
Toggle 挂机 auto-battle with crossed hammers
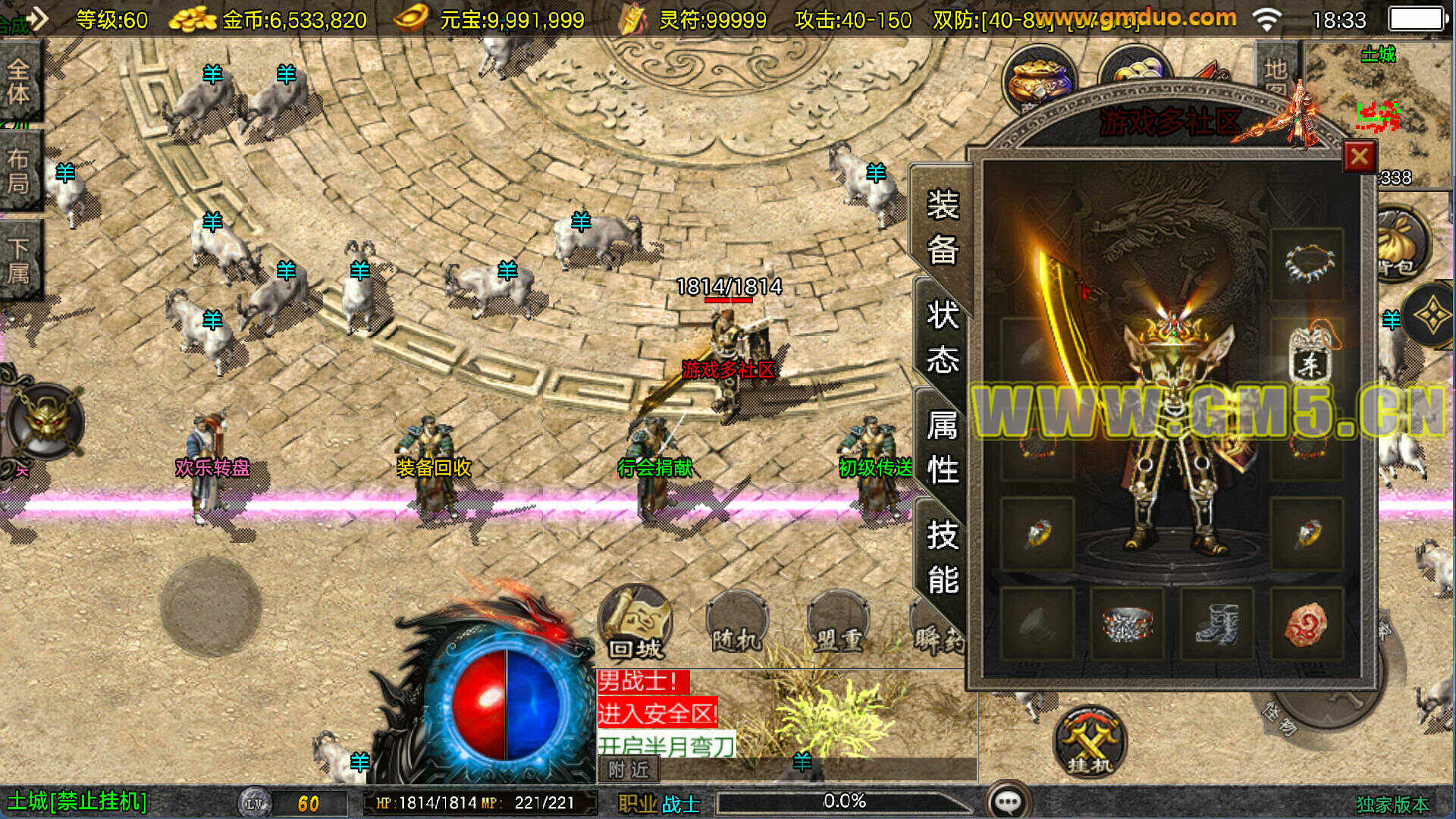(1089, 743)
